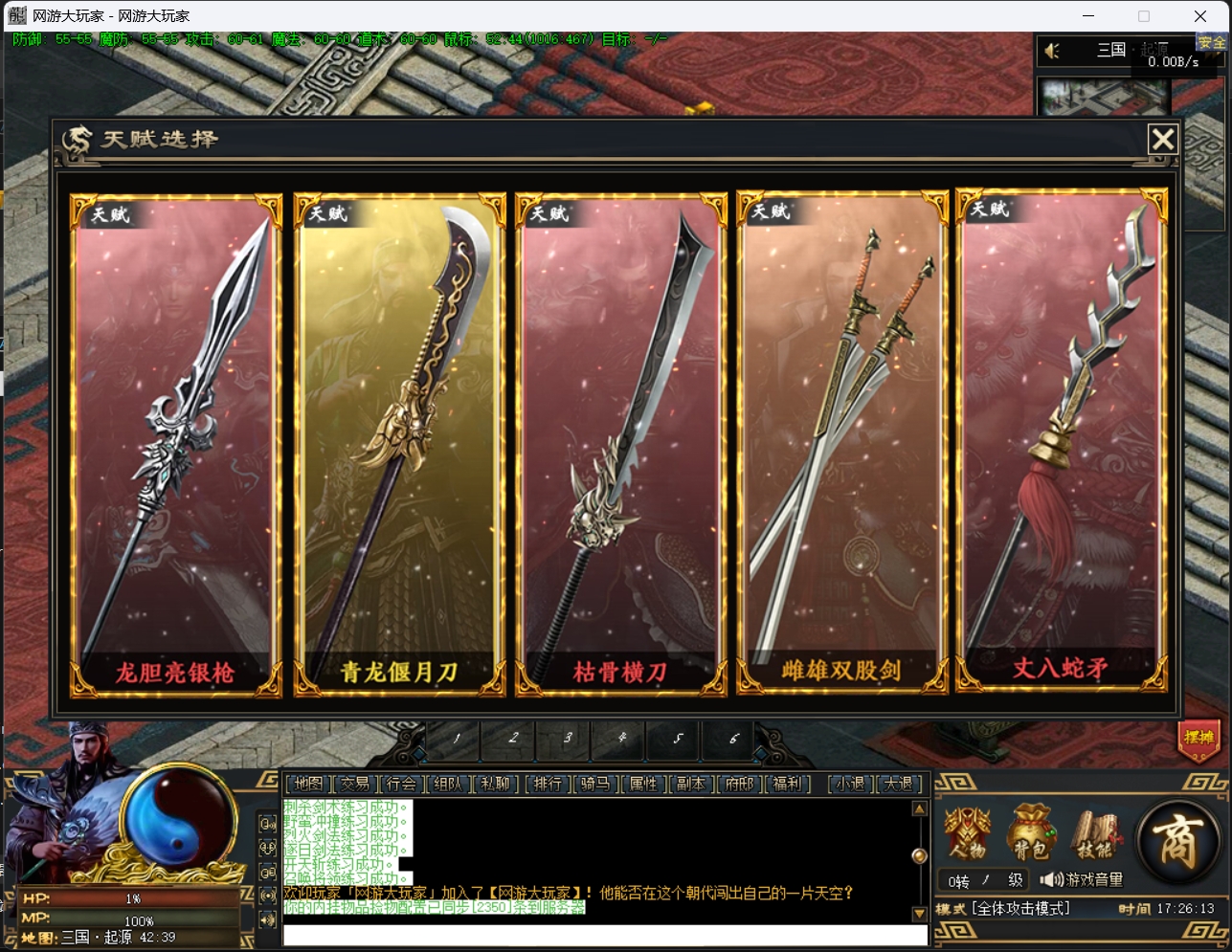This screenshot has width=1232, height=952.
Task: Open the 地图 map menu
Action: pyautogui.click(x=308, y=784)
